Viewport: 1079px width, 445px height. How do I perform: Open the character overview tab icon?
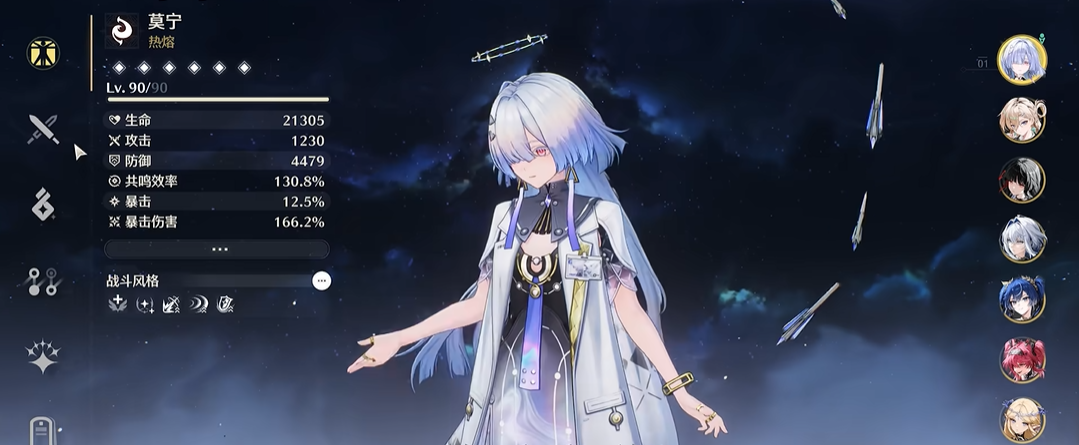(43, 52)
